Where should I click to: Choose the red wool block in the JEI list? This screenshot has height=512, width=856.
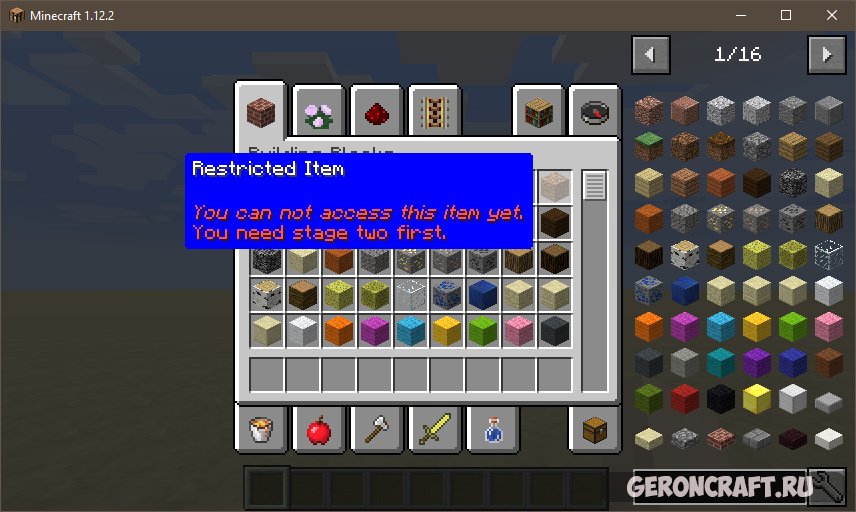point(683,399)
